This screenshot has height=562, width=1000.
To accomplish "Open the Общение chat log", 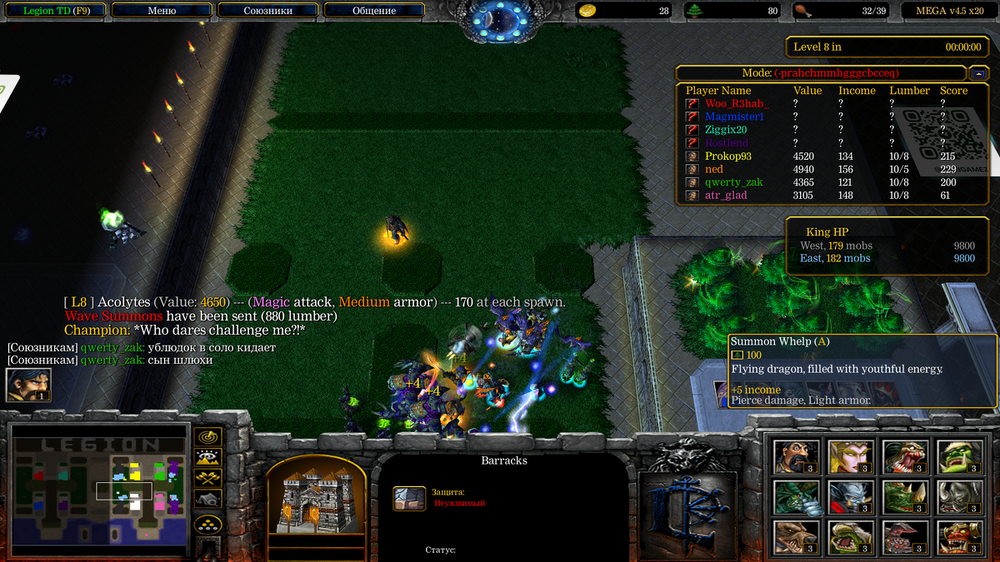I will click(374, 11).
